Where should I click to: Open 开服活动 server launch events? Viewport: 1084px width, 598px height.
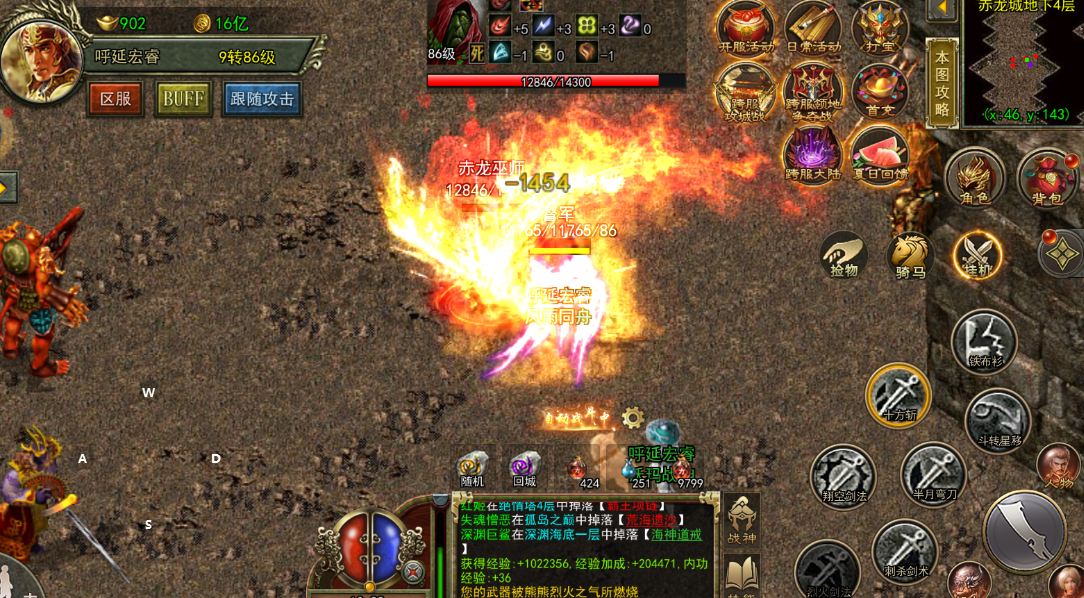click(x=746, y=27)
